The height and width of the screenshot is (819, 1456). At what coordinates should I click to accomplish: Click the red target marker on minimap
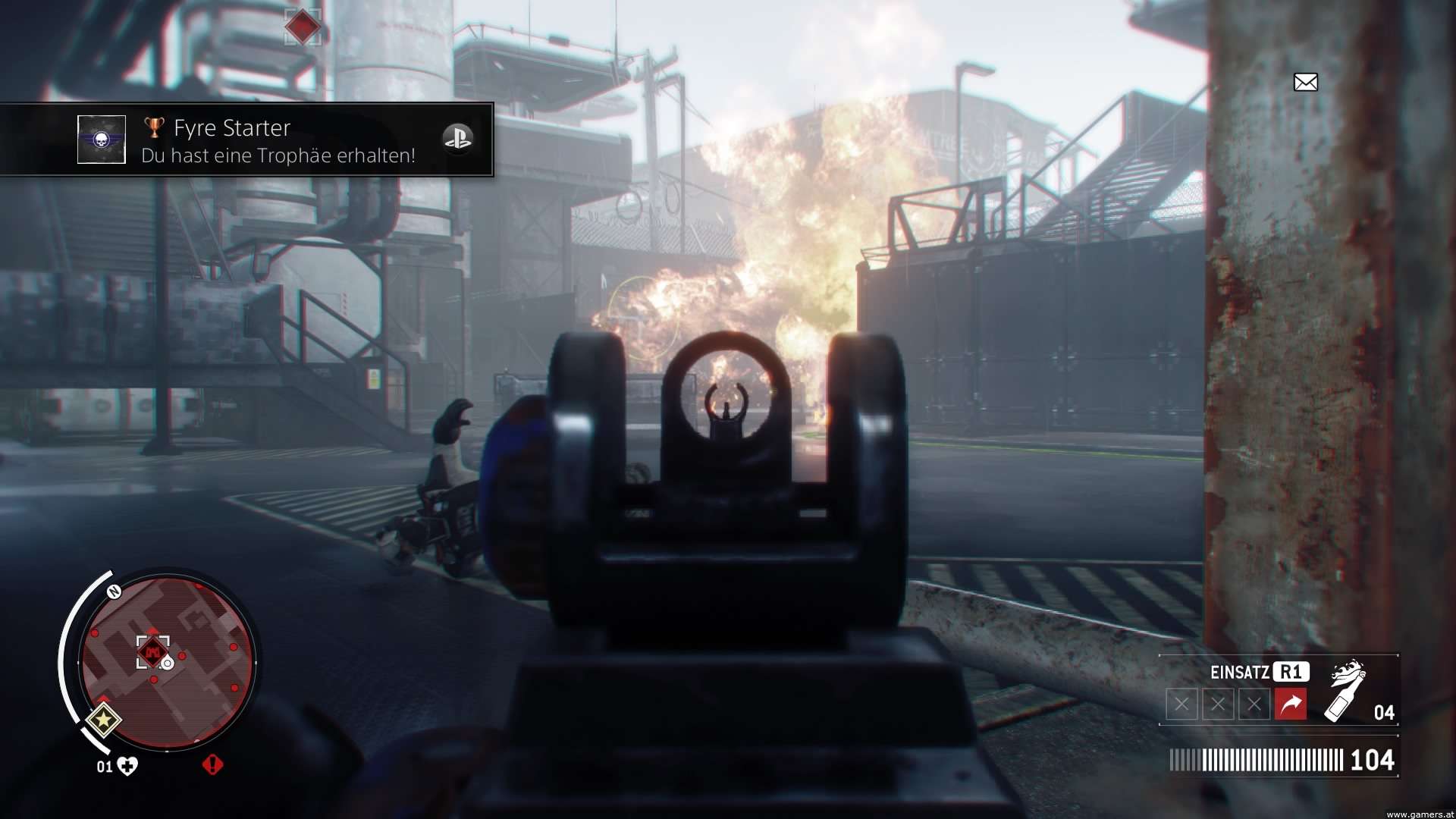point(152,651)
